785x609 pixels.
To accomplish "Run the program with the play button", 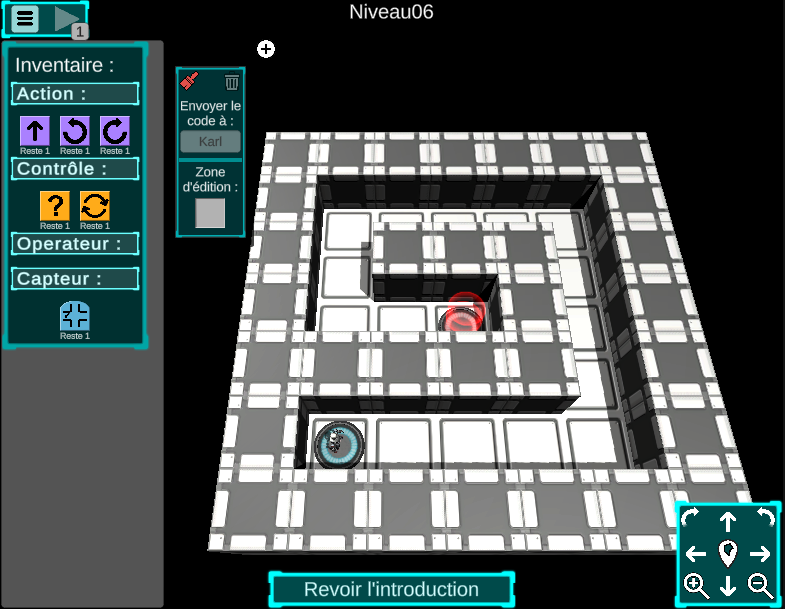I will [x=66, y=18].
